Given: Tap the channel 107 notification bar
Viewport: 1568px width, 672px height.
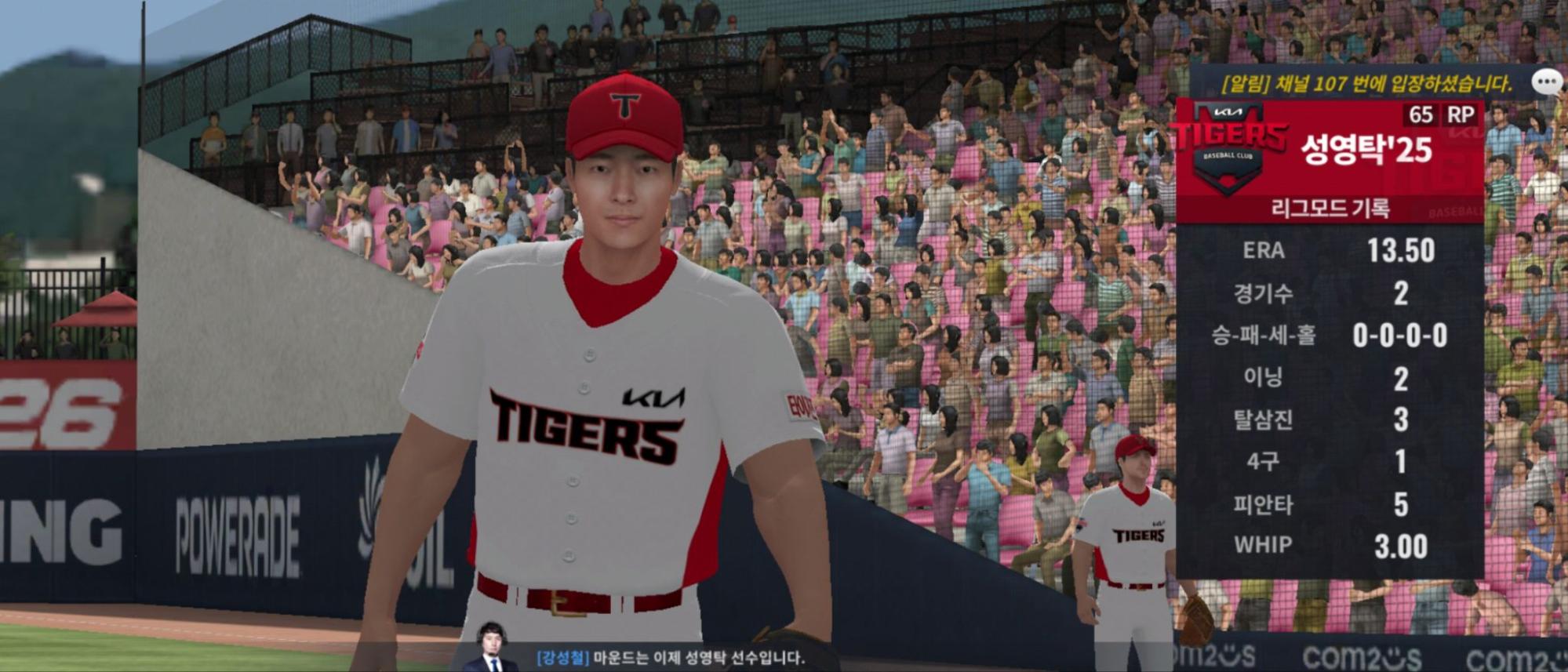Looking at the screenshot, I should [1365, 84].
